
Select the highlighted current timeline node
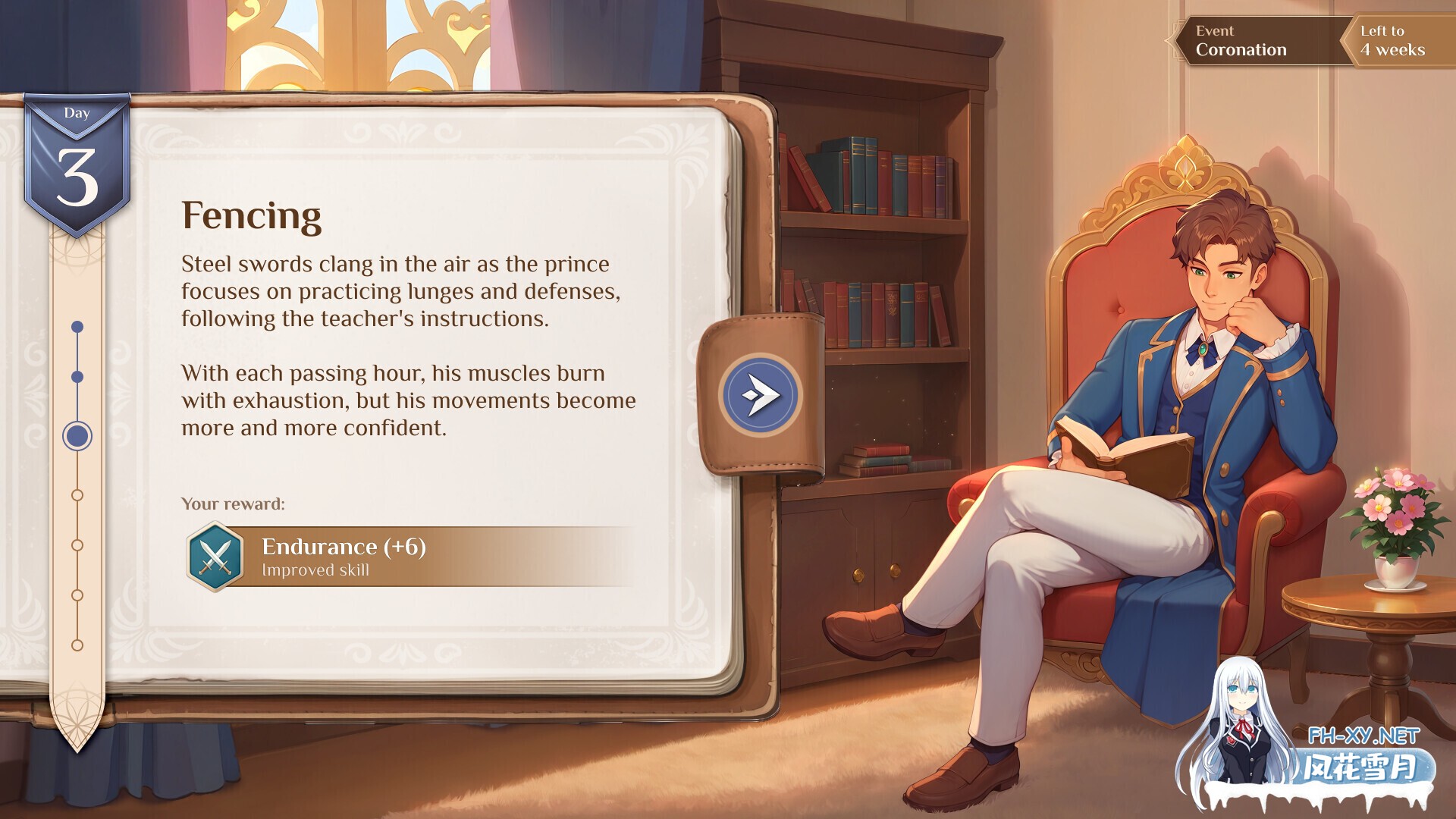77,436
